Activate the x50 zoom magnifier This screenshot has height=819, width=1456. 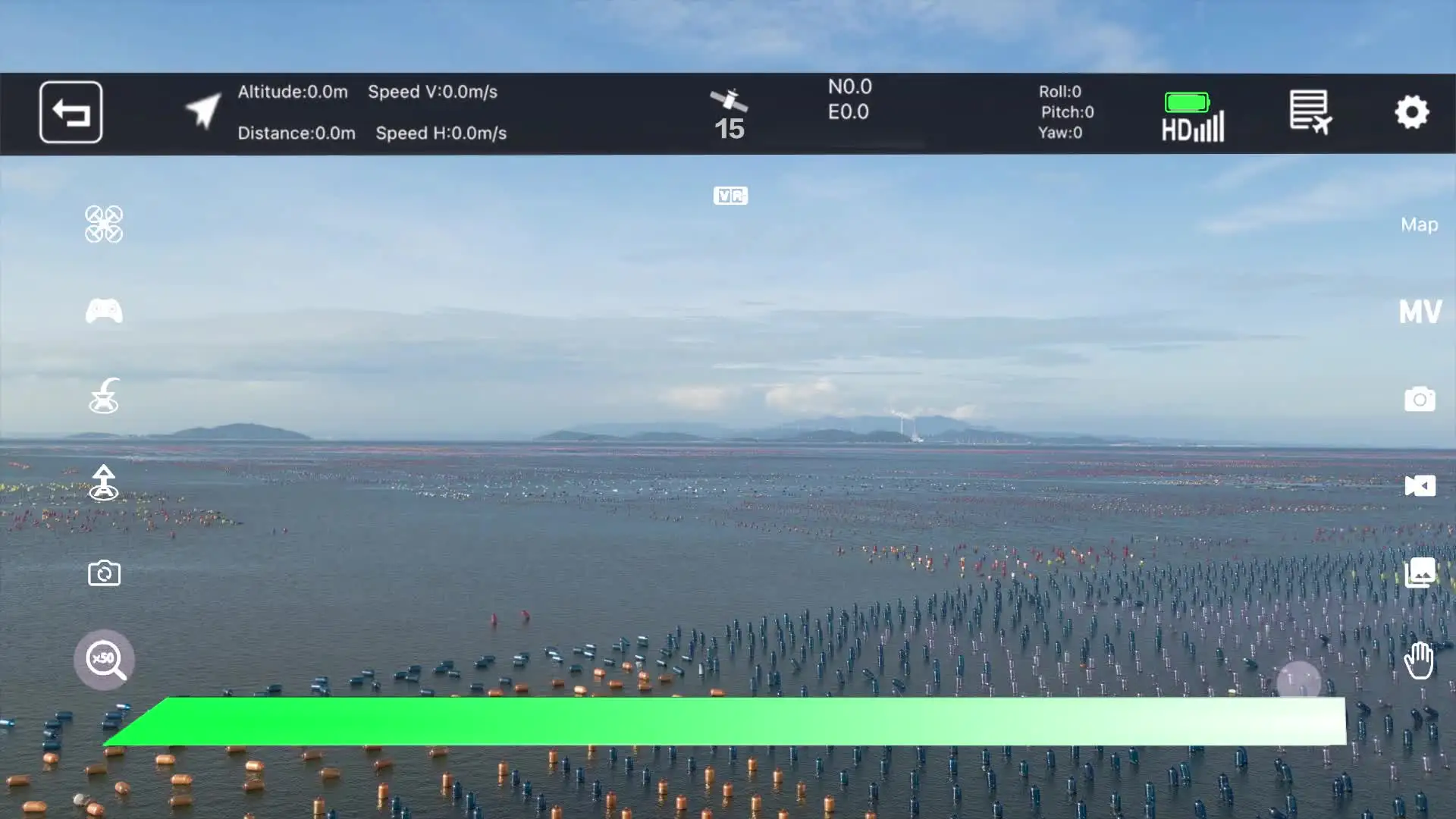click(x=105, y=660)
